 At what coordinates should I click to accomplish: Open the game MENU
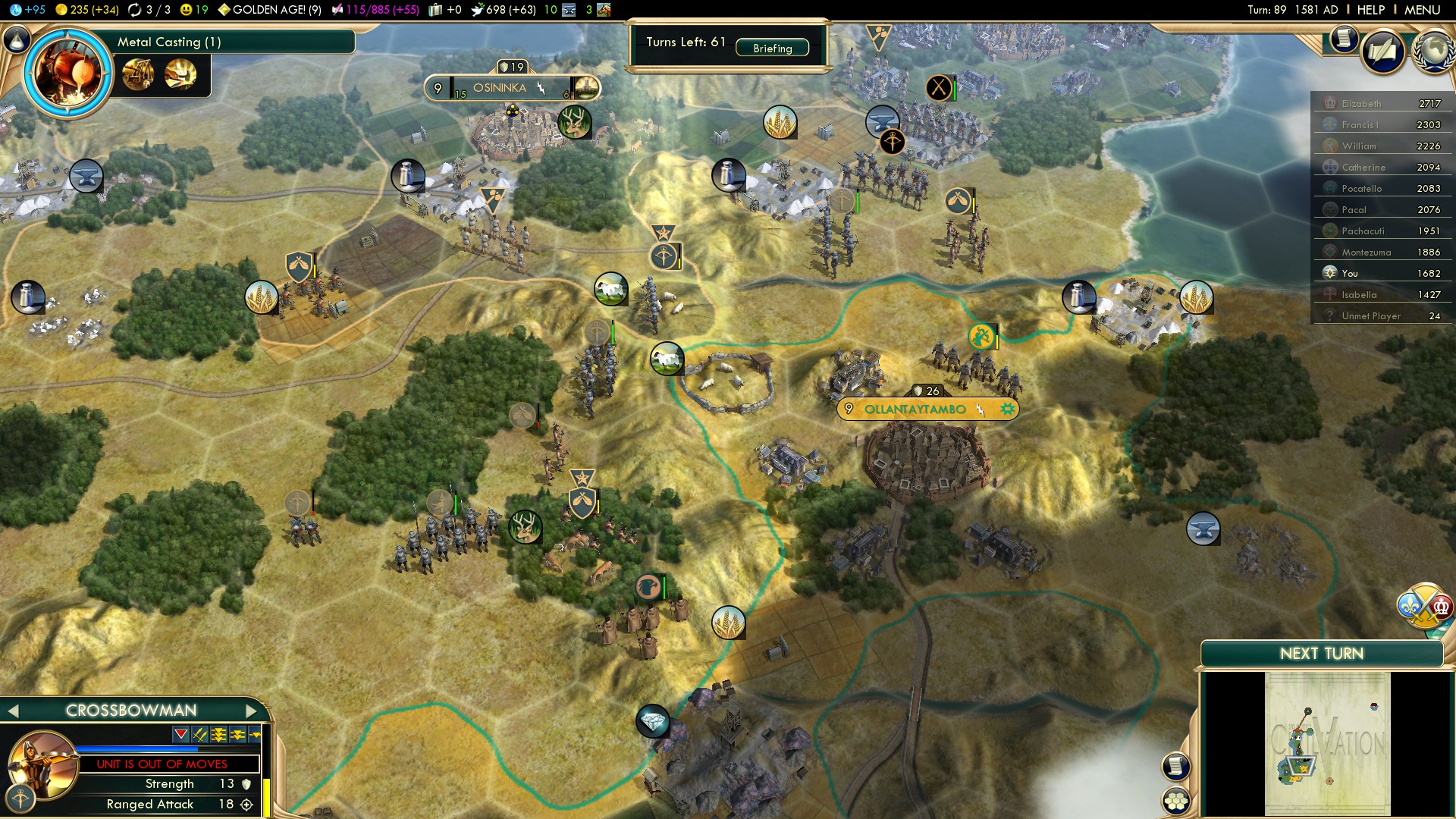tap(1422, 10)
